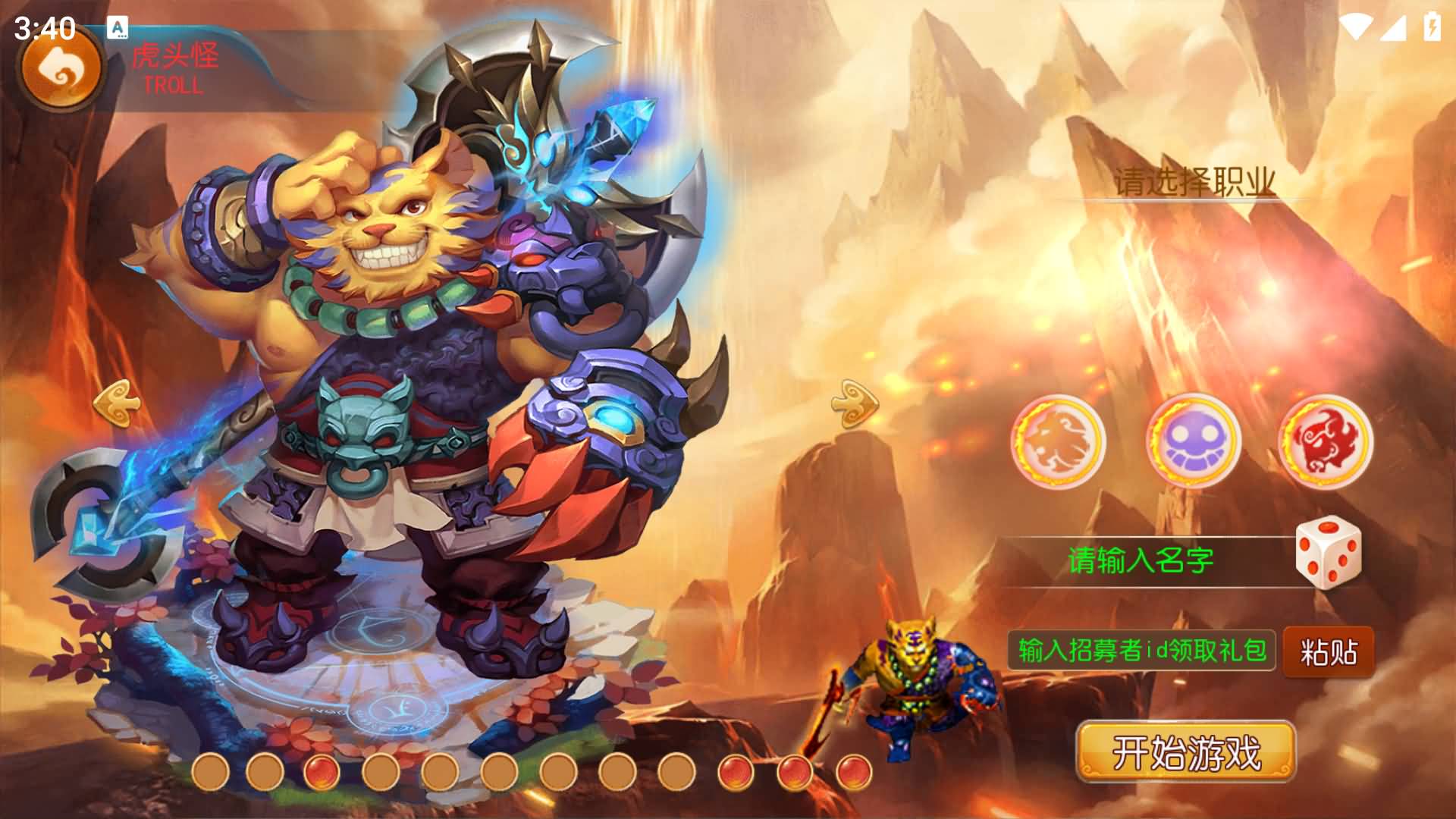The image size is (1456, 819).
Task: Paste recruiter id with 粘贴 button
Action: (1329, 651)
